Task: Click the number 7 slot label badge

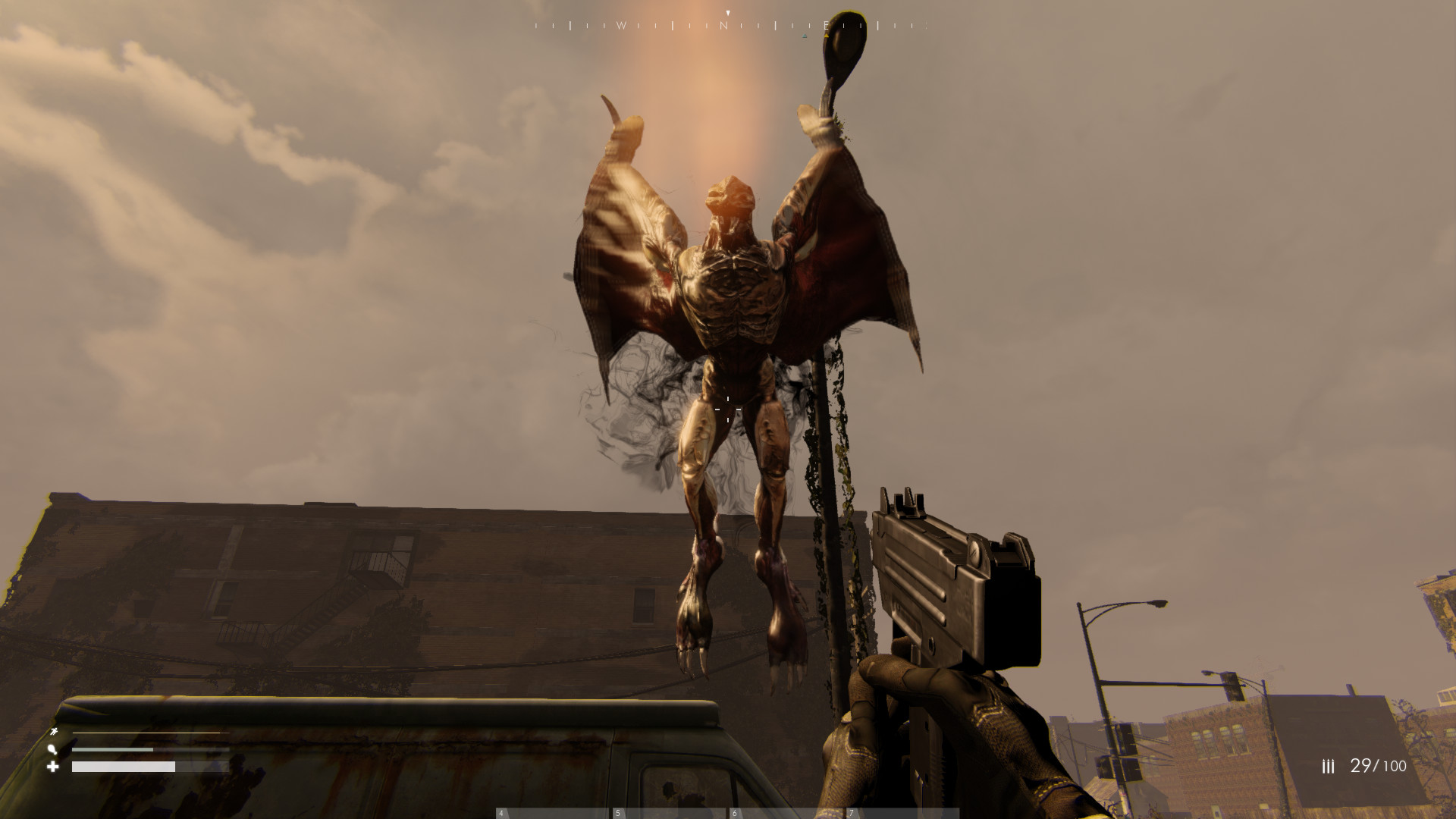Action: 852,813
